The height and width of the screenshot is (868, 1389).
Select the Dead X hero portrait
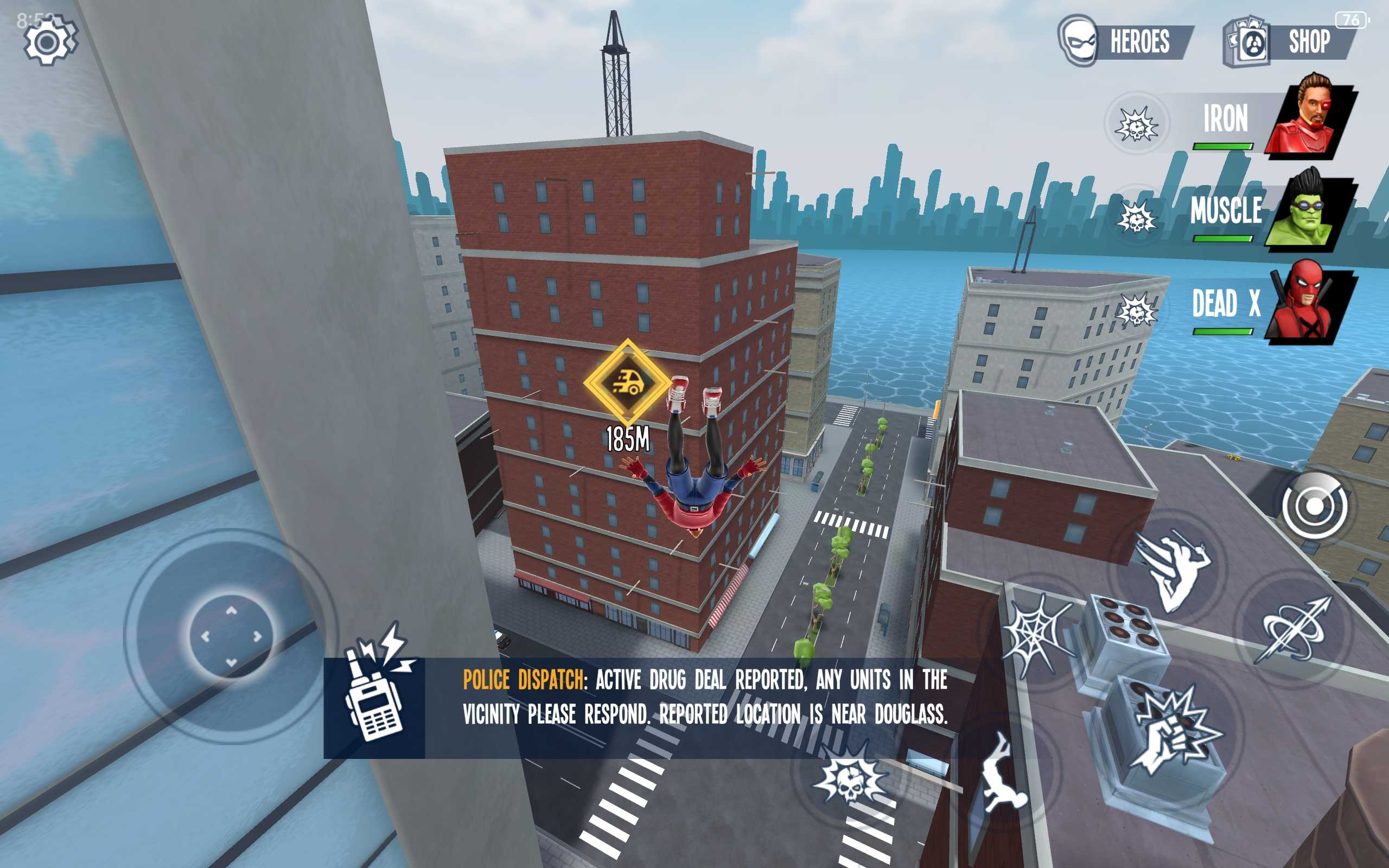(x=1311, y=303)
